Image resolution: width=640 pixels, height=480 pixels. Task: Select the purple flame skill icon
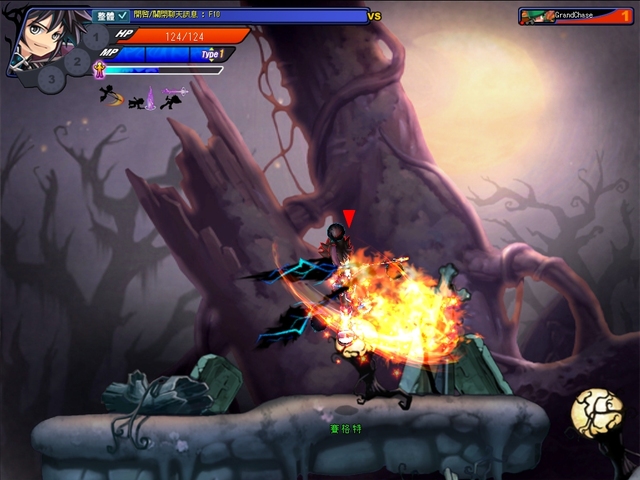point(151,98)
